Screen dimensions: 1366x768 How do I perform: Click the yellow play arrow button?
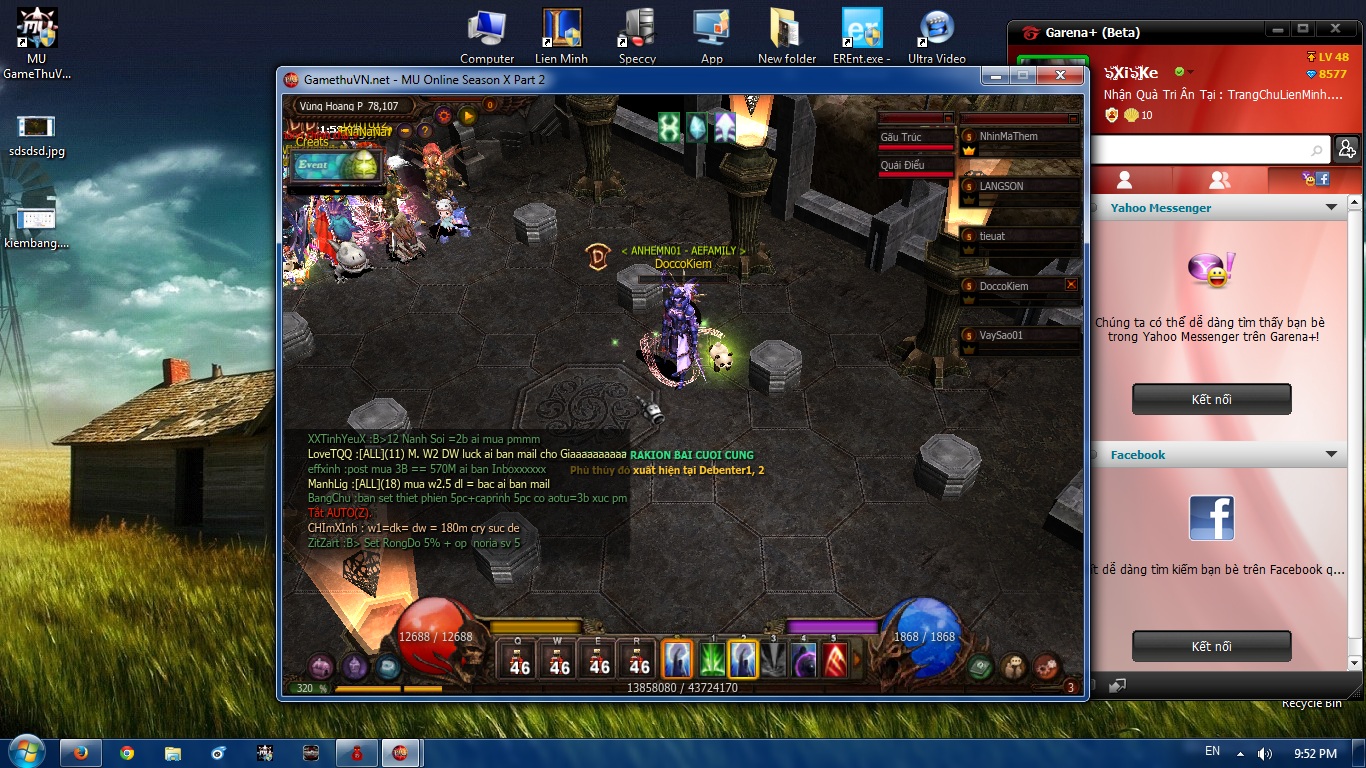pyautogui.click(x=467, y=116)
